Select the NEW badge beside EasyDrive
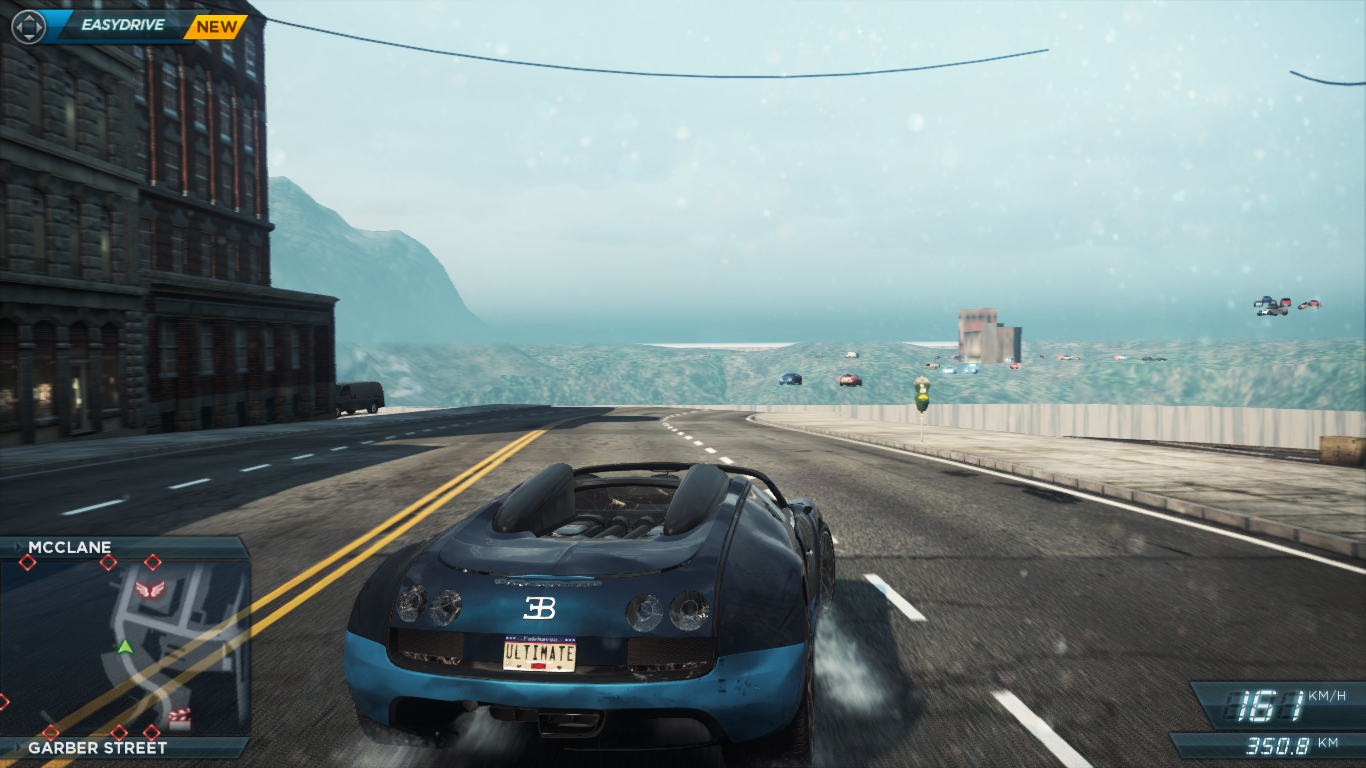Screen dimensions: 1366x768 pyautogui.click(x=216, y=27)
